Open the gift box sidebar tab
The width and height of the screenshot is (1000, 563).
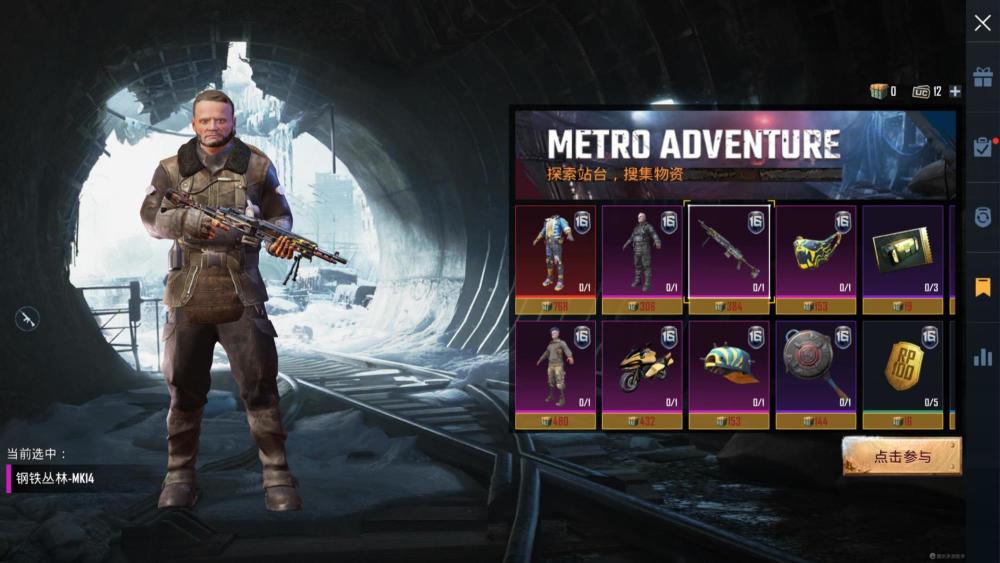click(x=982, y=78)
